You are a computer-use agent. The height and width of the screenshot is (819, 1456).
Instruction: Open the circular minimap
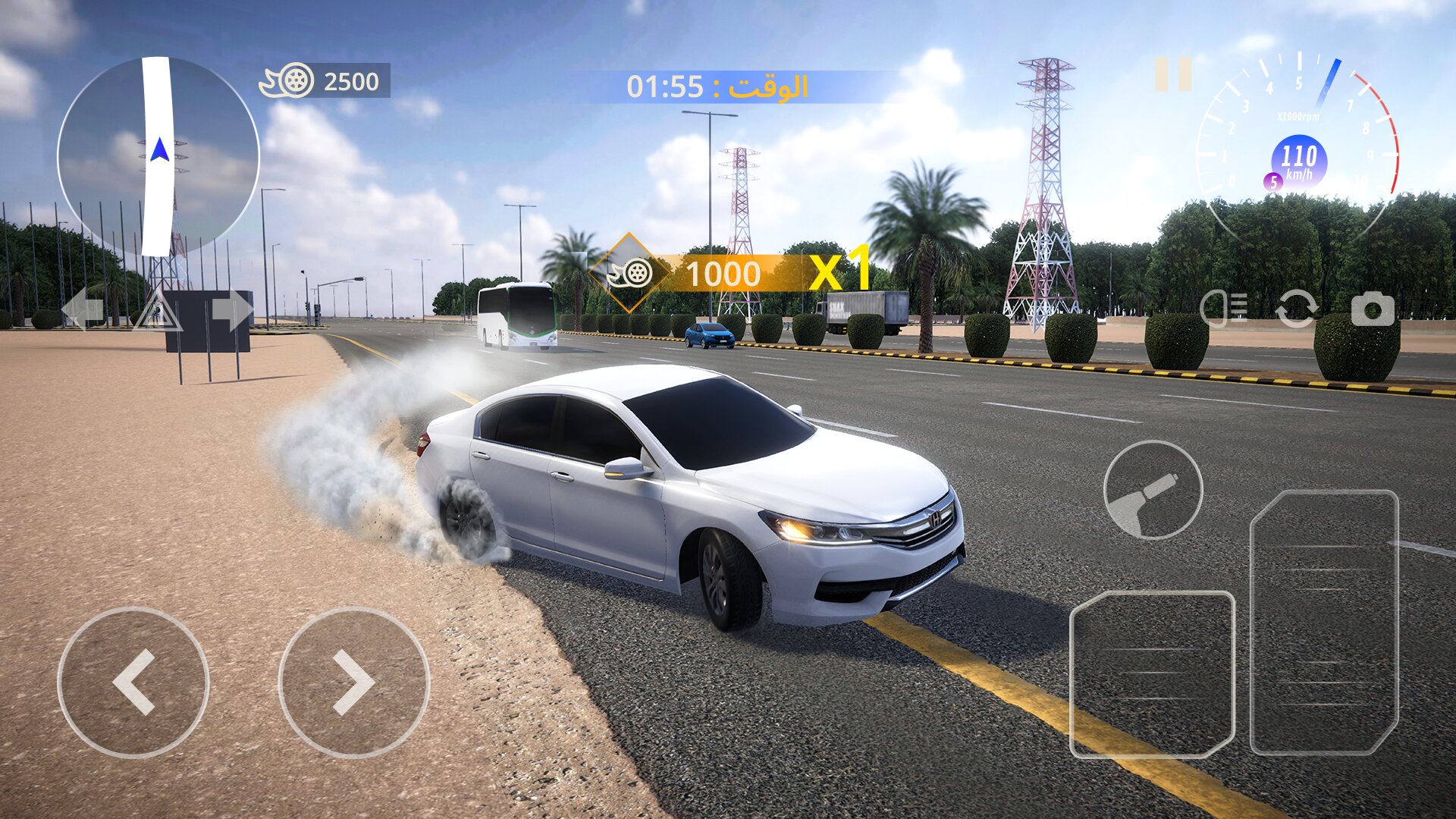(x=158, y=156)
